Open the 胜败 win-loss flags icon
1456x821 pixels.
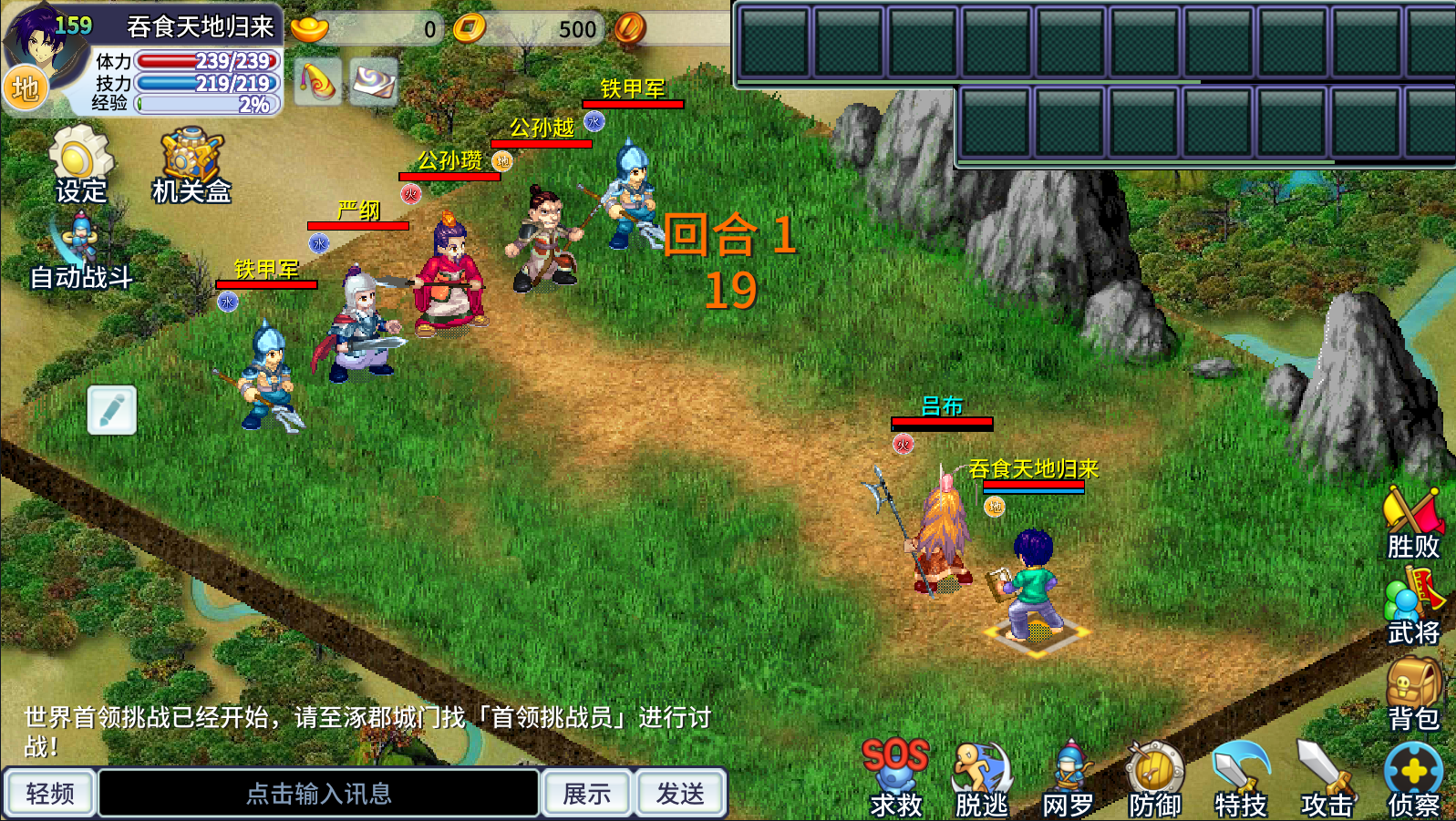[x=1413, y=521]
